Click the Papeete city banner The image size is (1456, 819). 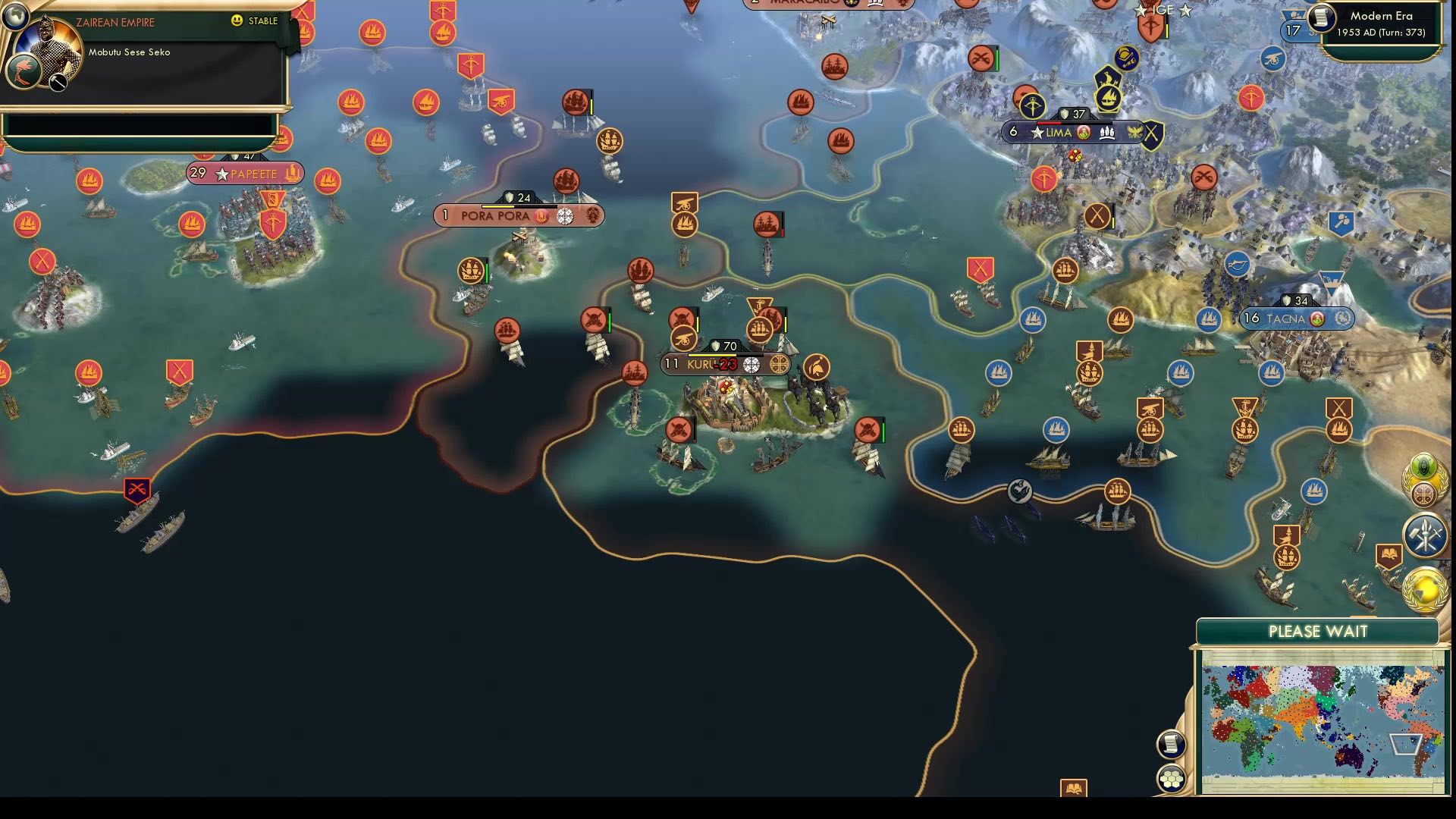coord(244,173)
